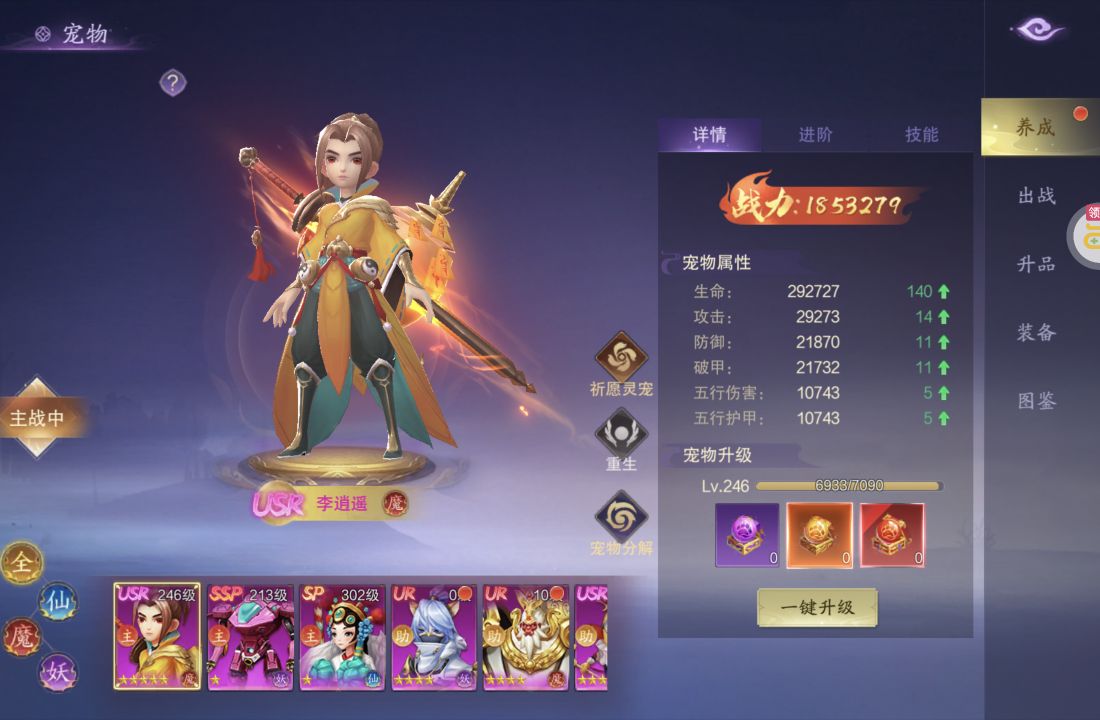Viewport: 1100px width, 720px height.
Task: Open the 技能 tab
Action: (921, 135)
